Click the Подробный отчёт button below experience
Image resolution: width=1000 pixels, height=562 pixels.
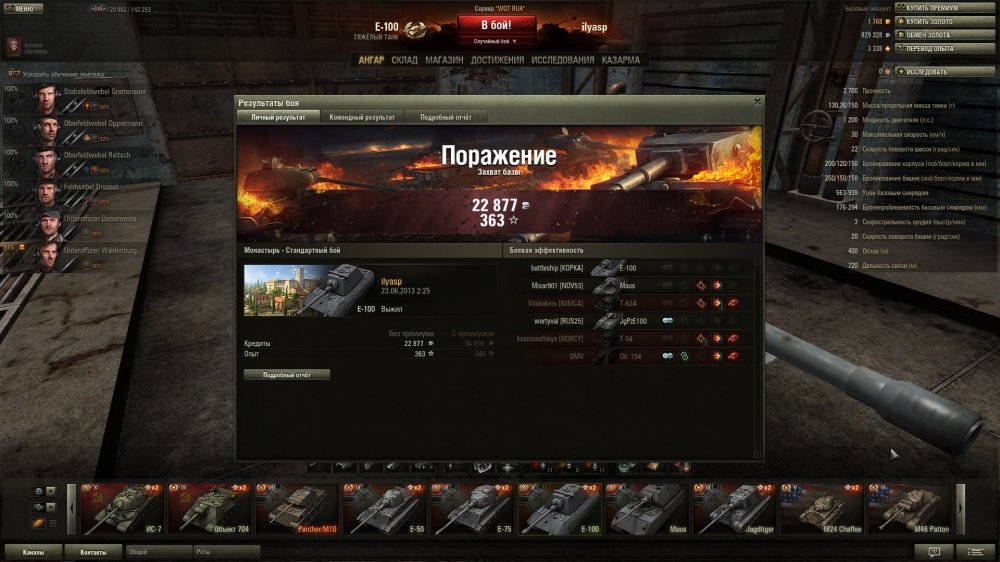click(287, 374)
